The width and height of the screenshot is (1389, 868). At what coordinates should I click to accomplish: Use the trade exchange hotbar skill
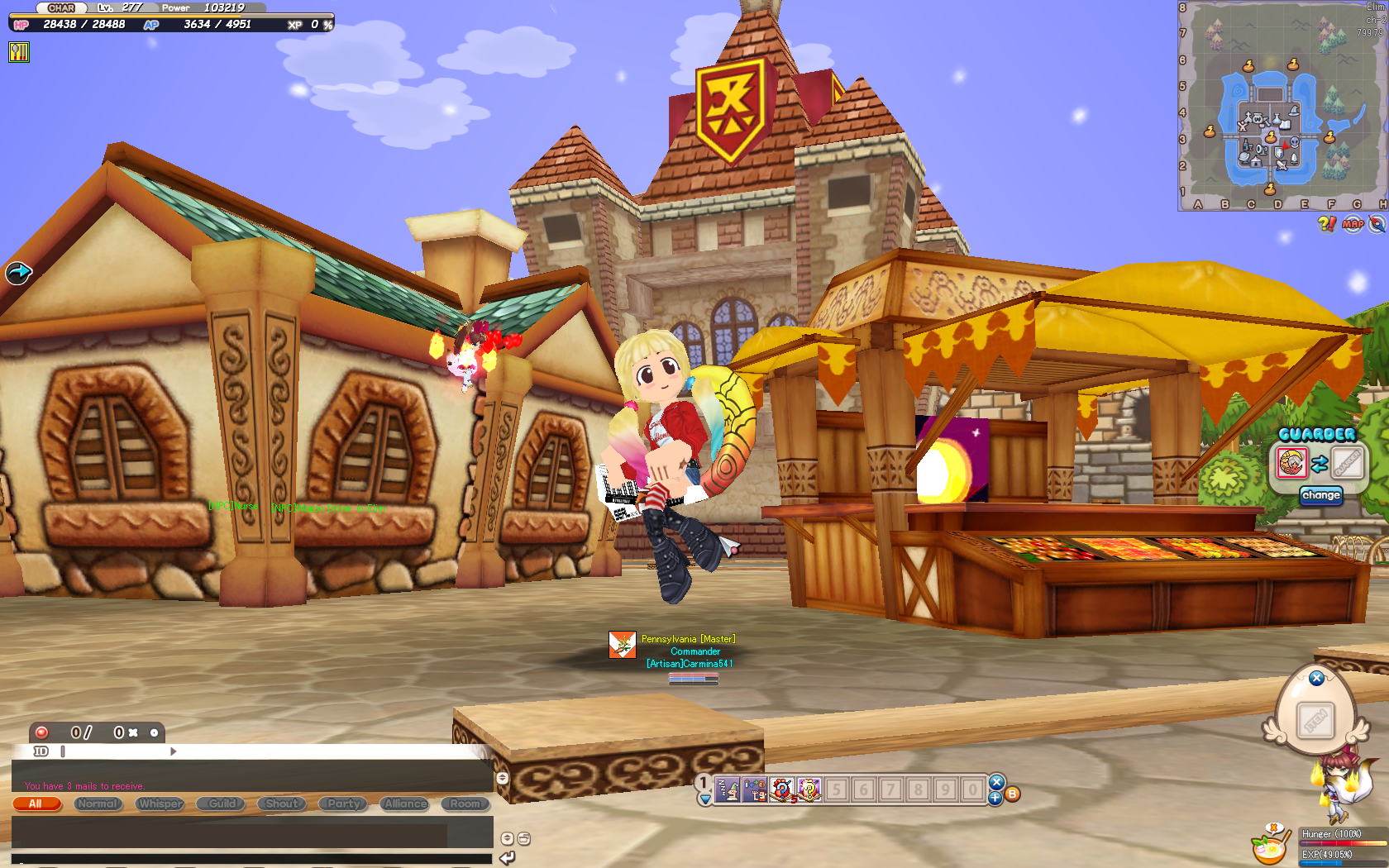coord(754,790)
